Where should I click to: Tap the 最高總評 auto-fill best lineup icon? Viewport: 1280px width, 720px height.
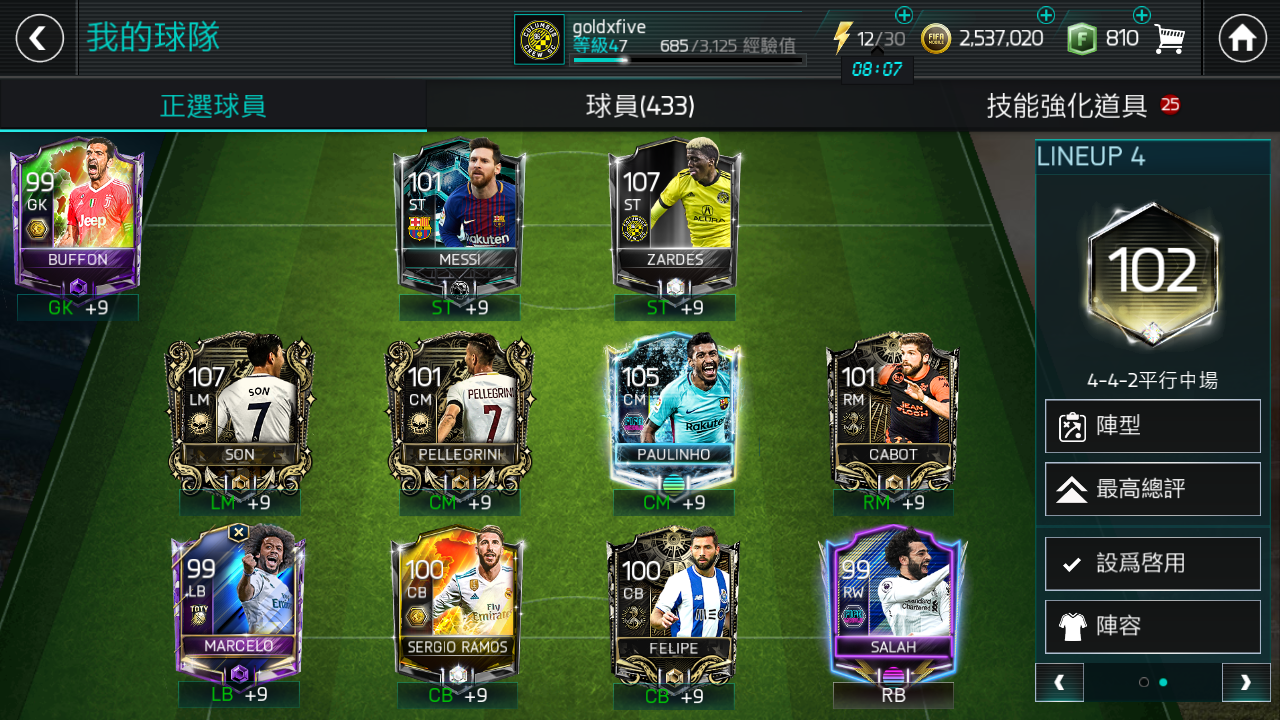(x=1152, y=489)
